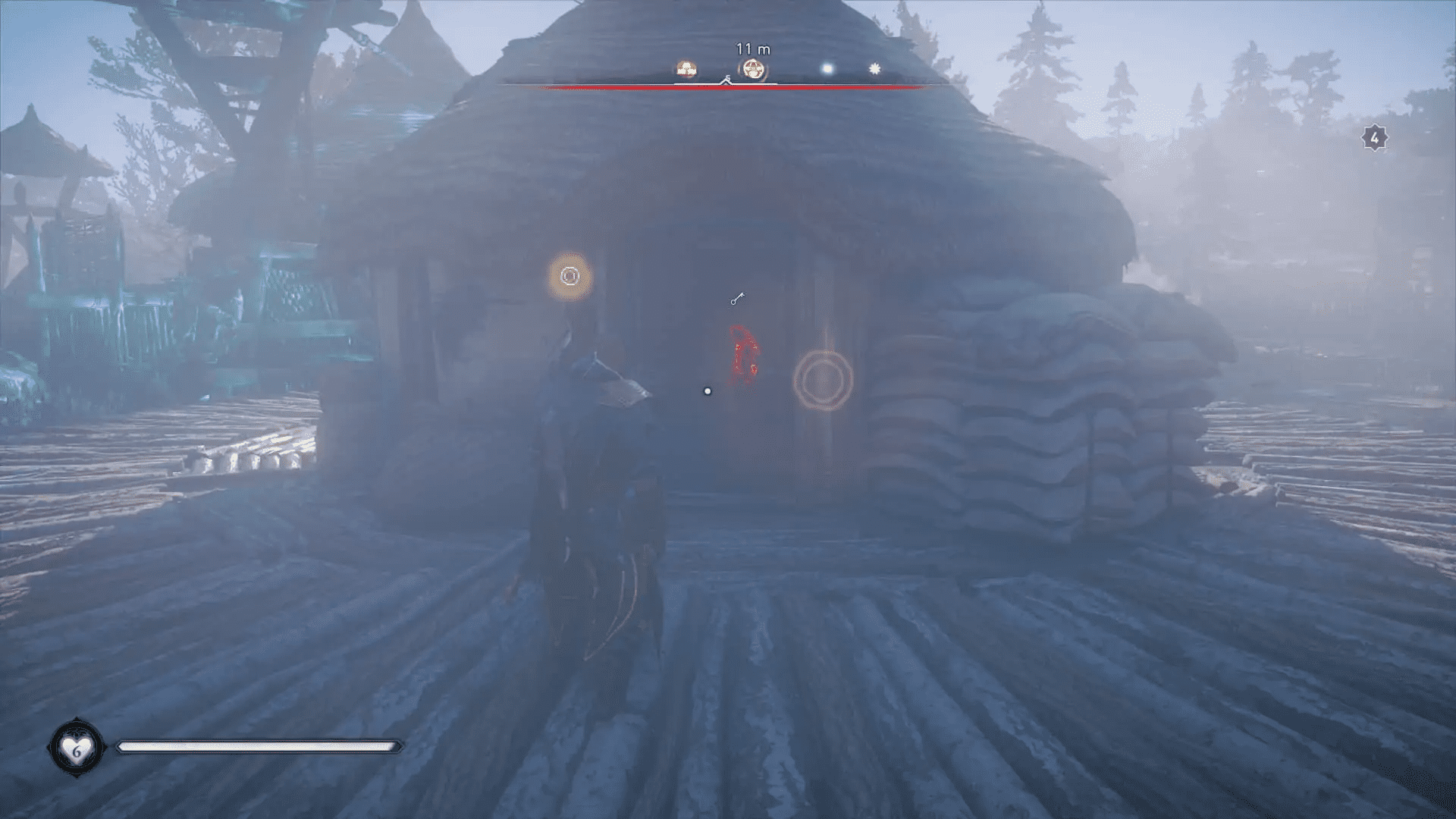Click the left golden marker on the compass
Screen dimensions: 1456x819
[x=686, y=67]
